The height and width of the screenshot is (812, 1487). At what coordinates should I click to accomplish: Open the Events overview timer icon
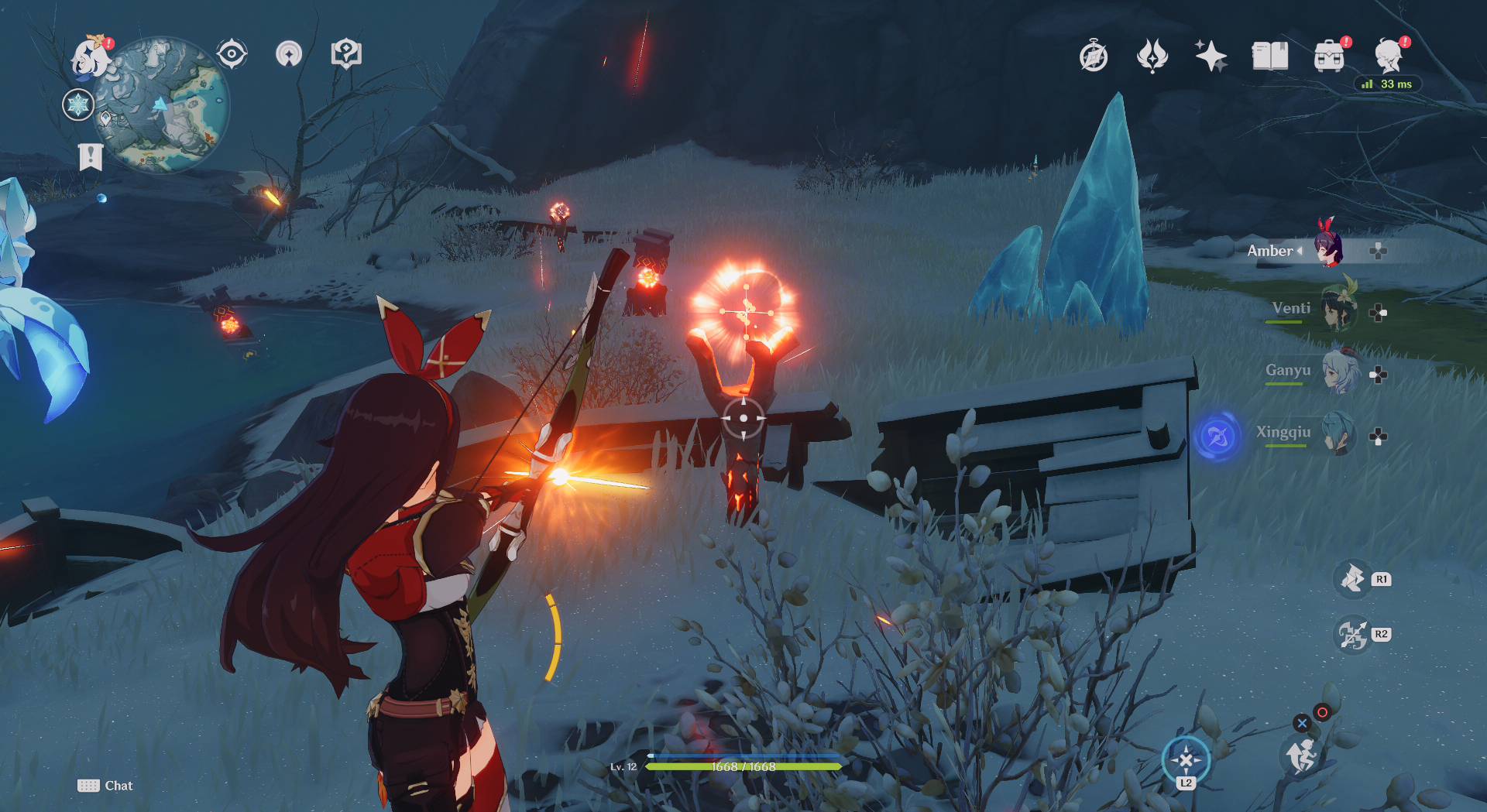point(1092,54)
